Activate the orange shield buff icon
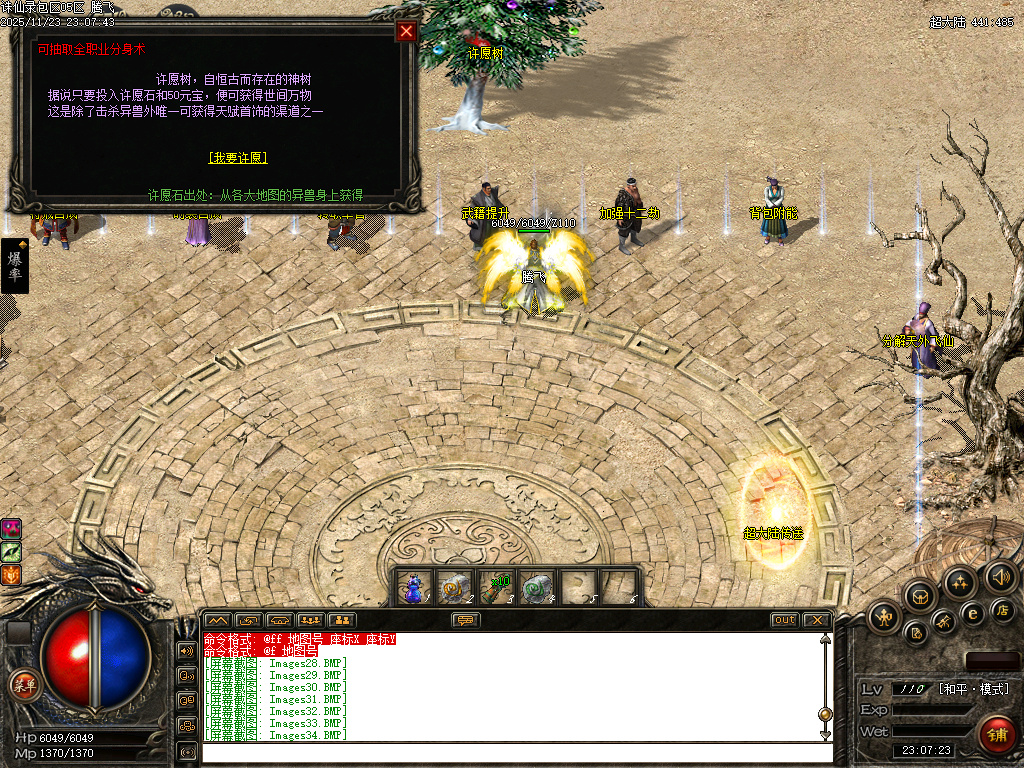The height and width of the screenshot is (768, 1024). point(11,574)
